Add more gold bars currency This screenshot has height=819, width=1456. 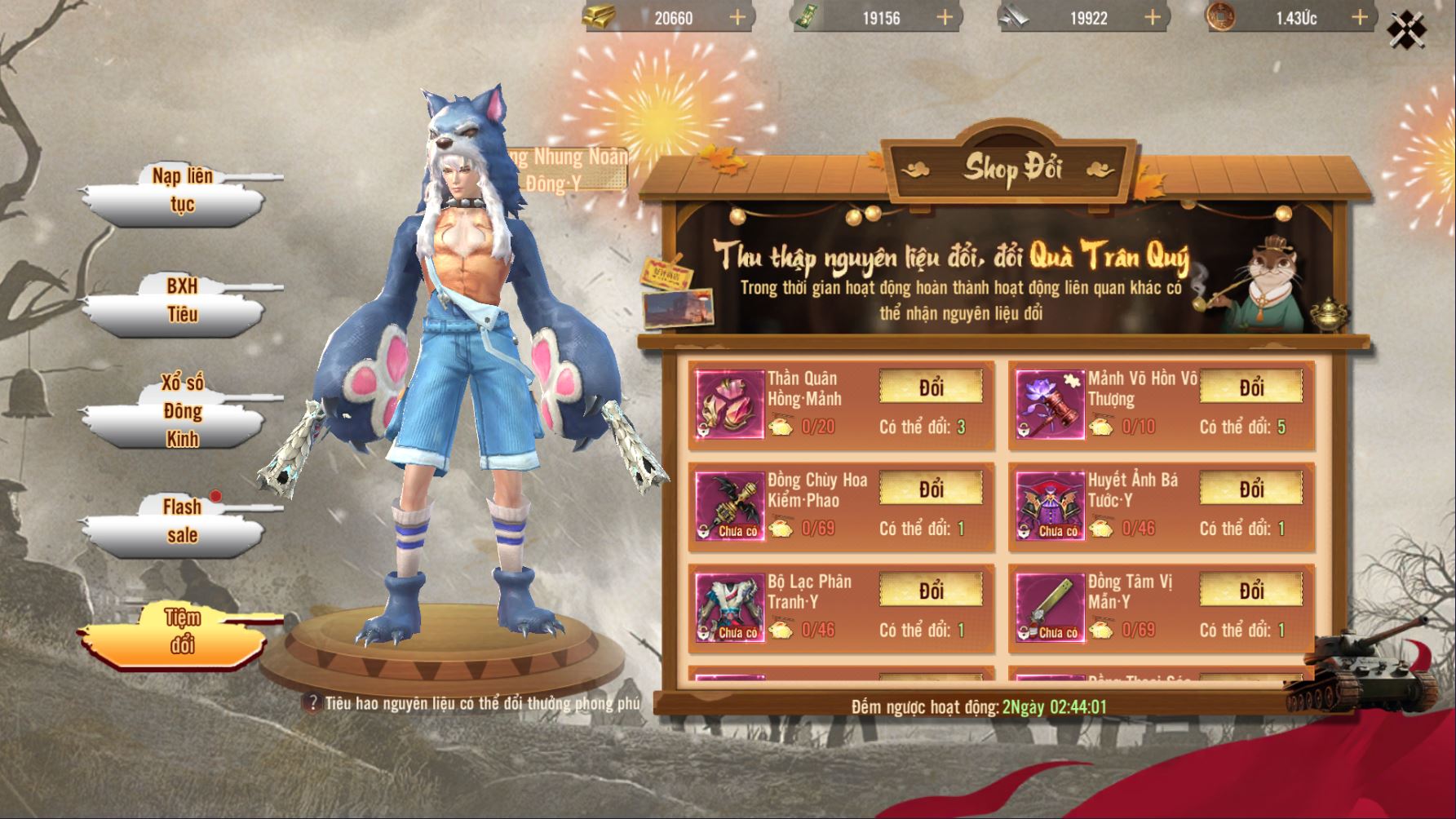tap(737, 17)
